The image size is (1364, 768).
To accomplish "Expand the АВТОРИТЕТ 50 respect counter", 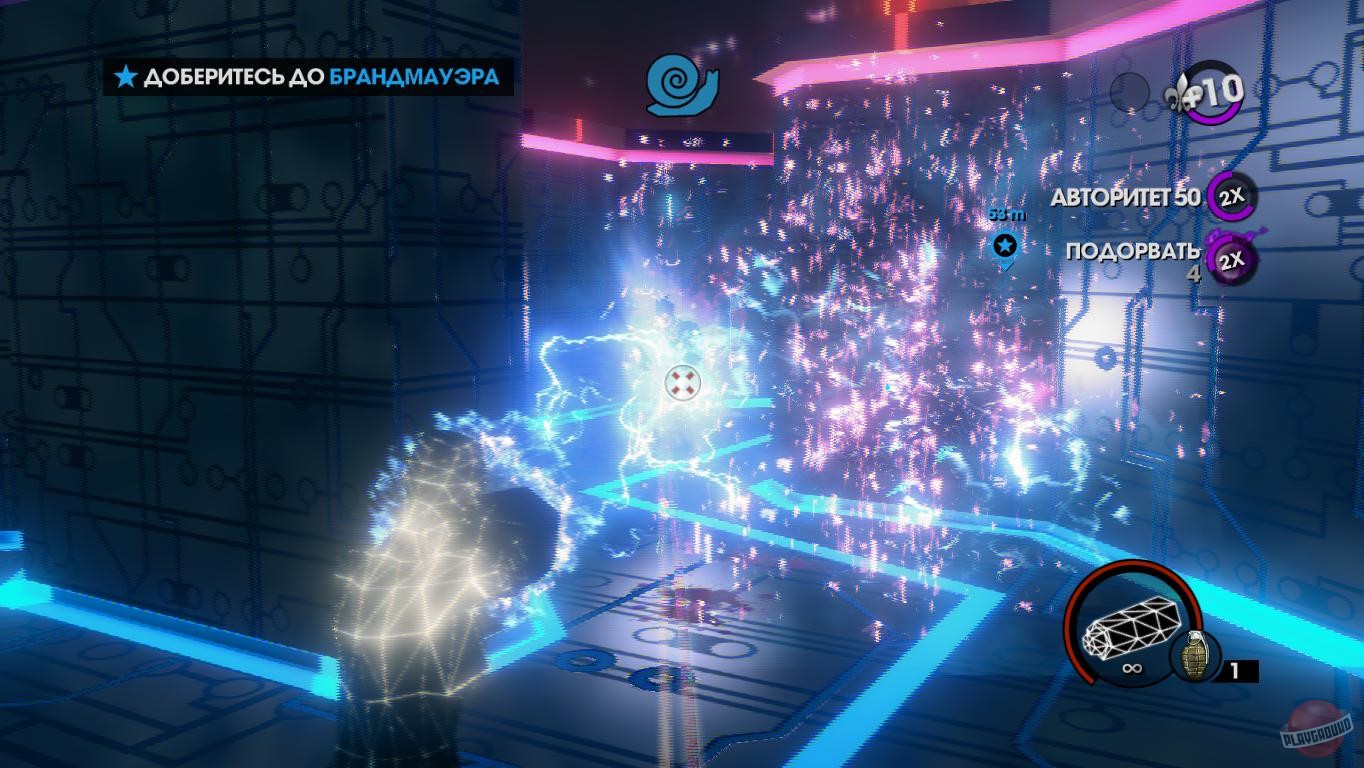I will coord(1124,199).
